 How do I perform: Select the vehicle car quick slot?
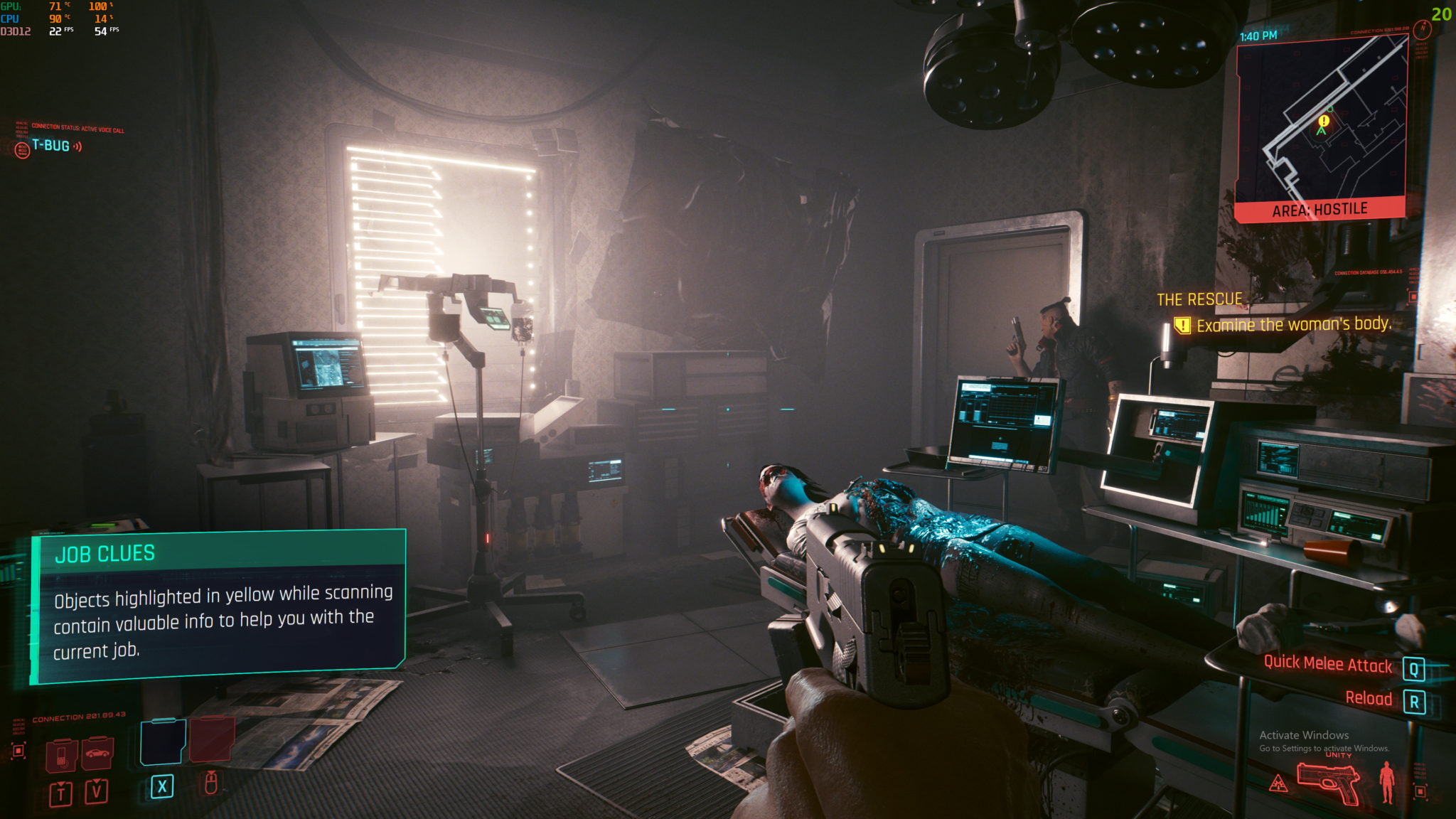coord(97,754)
